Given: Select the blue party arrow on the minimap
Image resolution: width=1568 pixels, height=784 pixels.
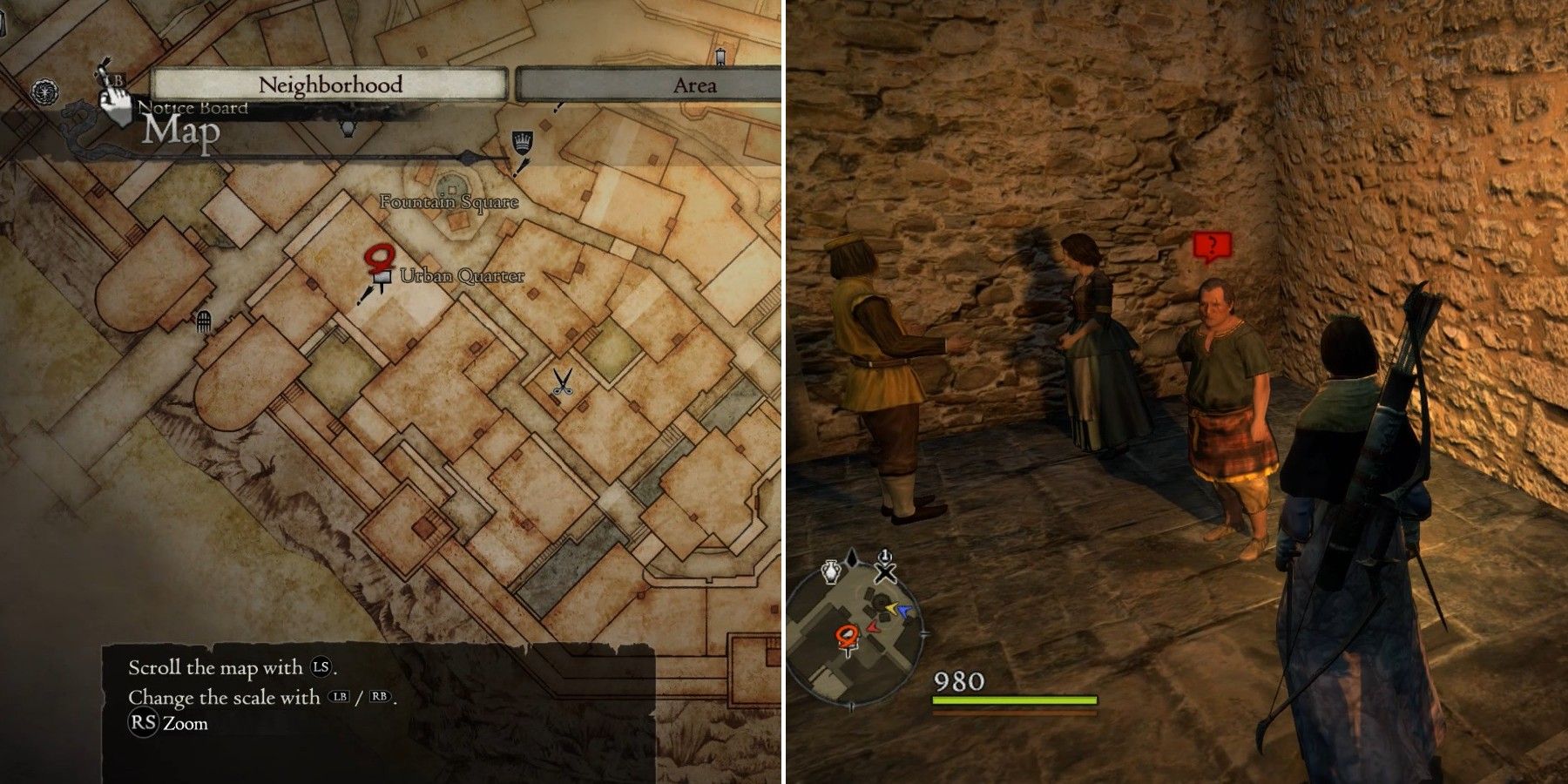Looking at the screenshot, I should tap(904, 610).
